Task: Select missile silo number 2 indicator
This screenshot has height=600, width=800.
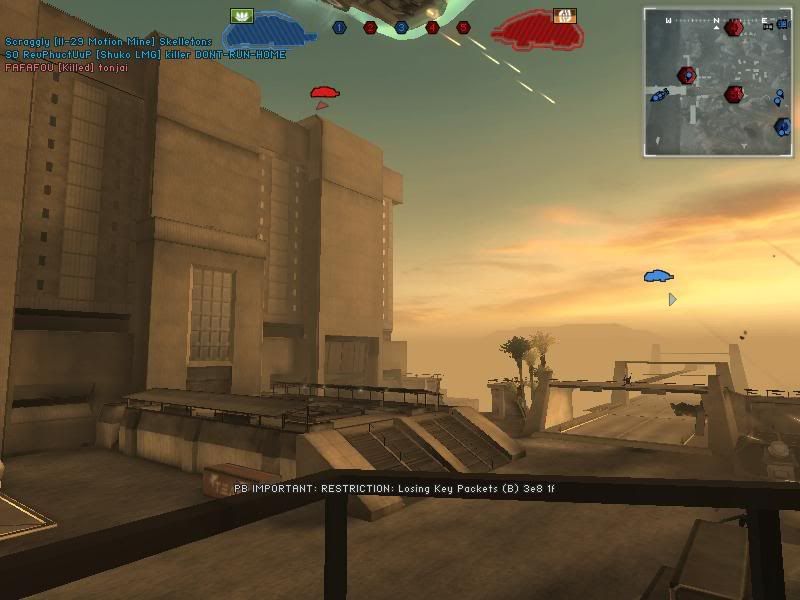Action: [370, 28]
